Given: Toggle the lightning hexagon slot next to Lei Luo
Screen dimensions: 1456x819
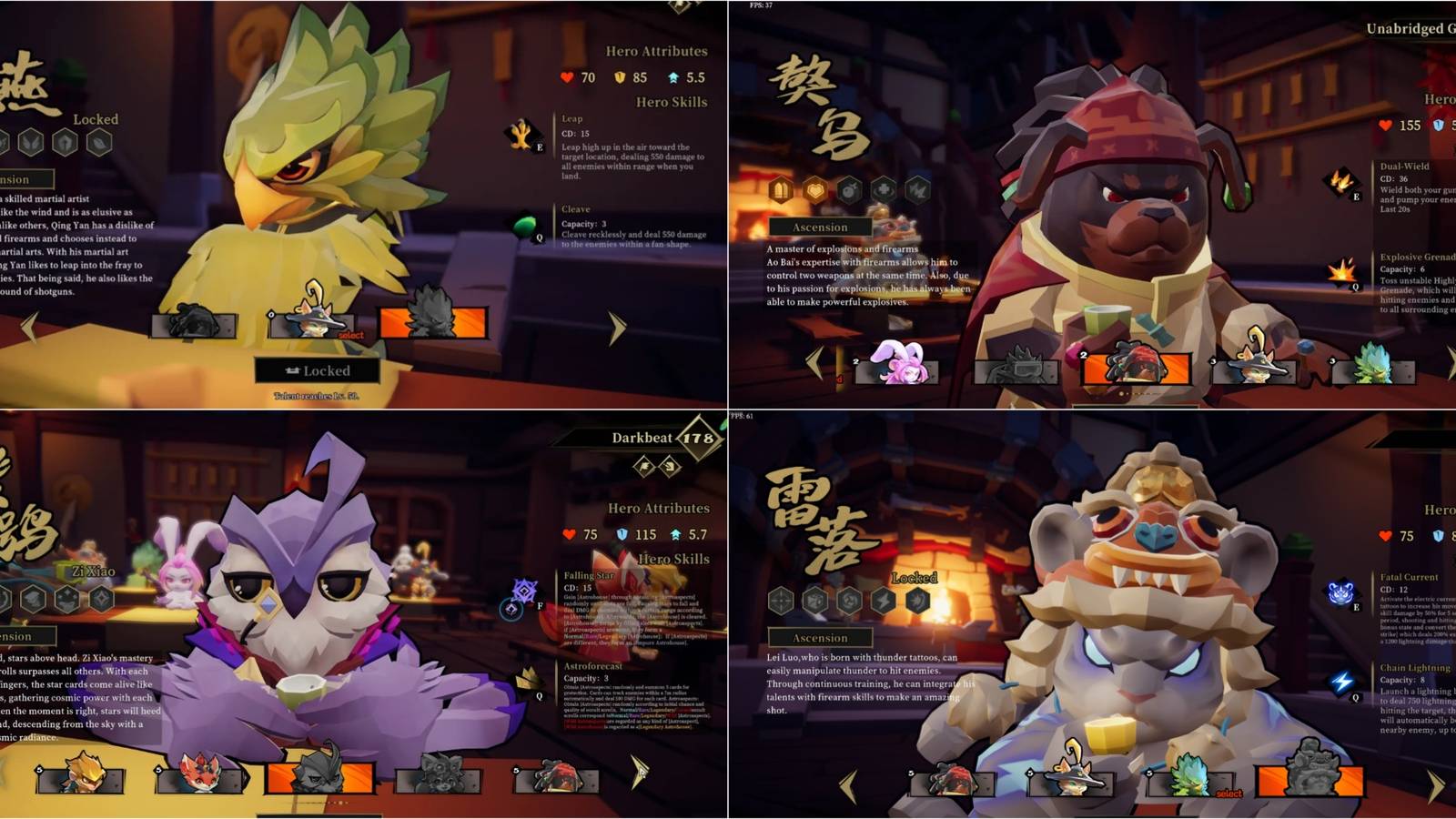Looking at the screenshot, I should click(x=883, y=601).
